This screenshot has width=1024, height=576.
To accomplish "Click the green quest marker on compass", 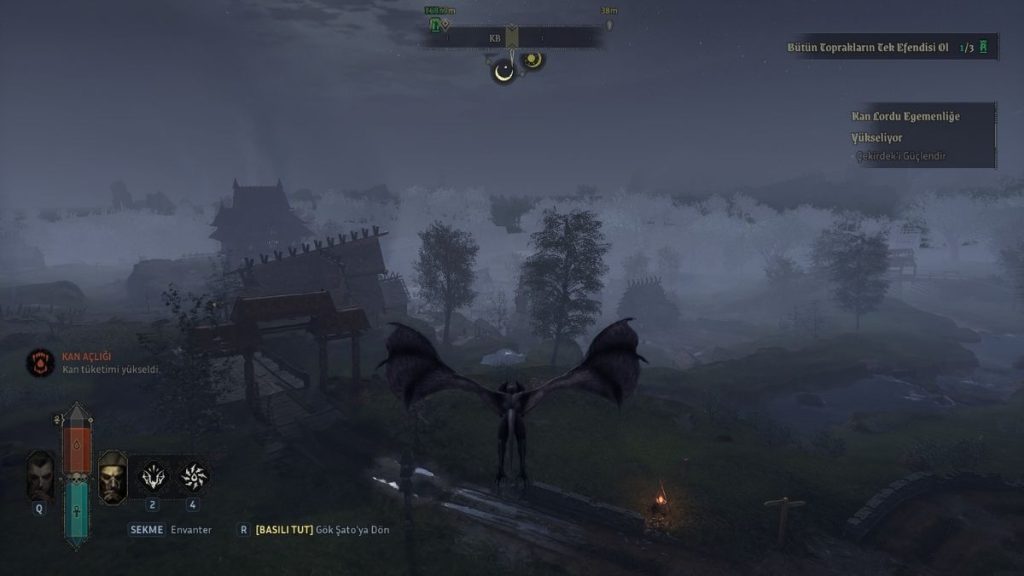I will 436,24.
